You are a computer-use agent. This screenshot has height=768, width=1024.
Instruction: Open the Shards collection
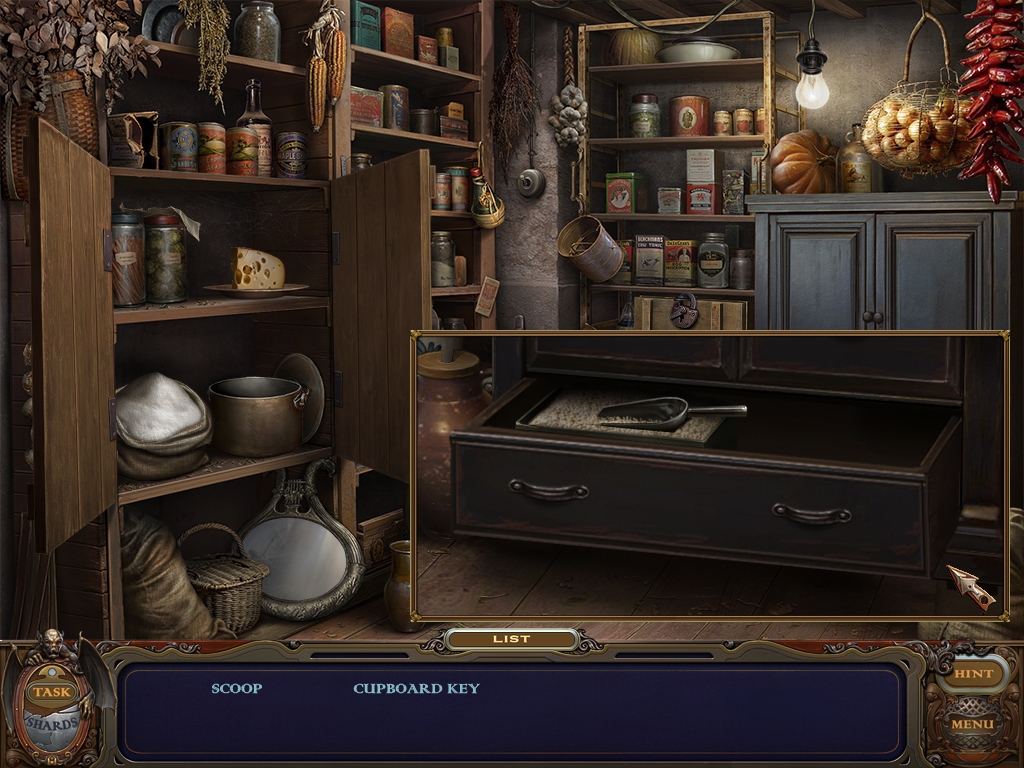click(x=52, y=724)
